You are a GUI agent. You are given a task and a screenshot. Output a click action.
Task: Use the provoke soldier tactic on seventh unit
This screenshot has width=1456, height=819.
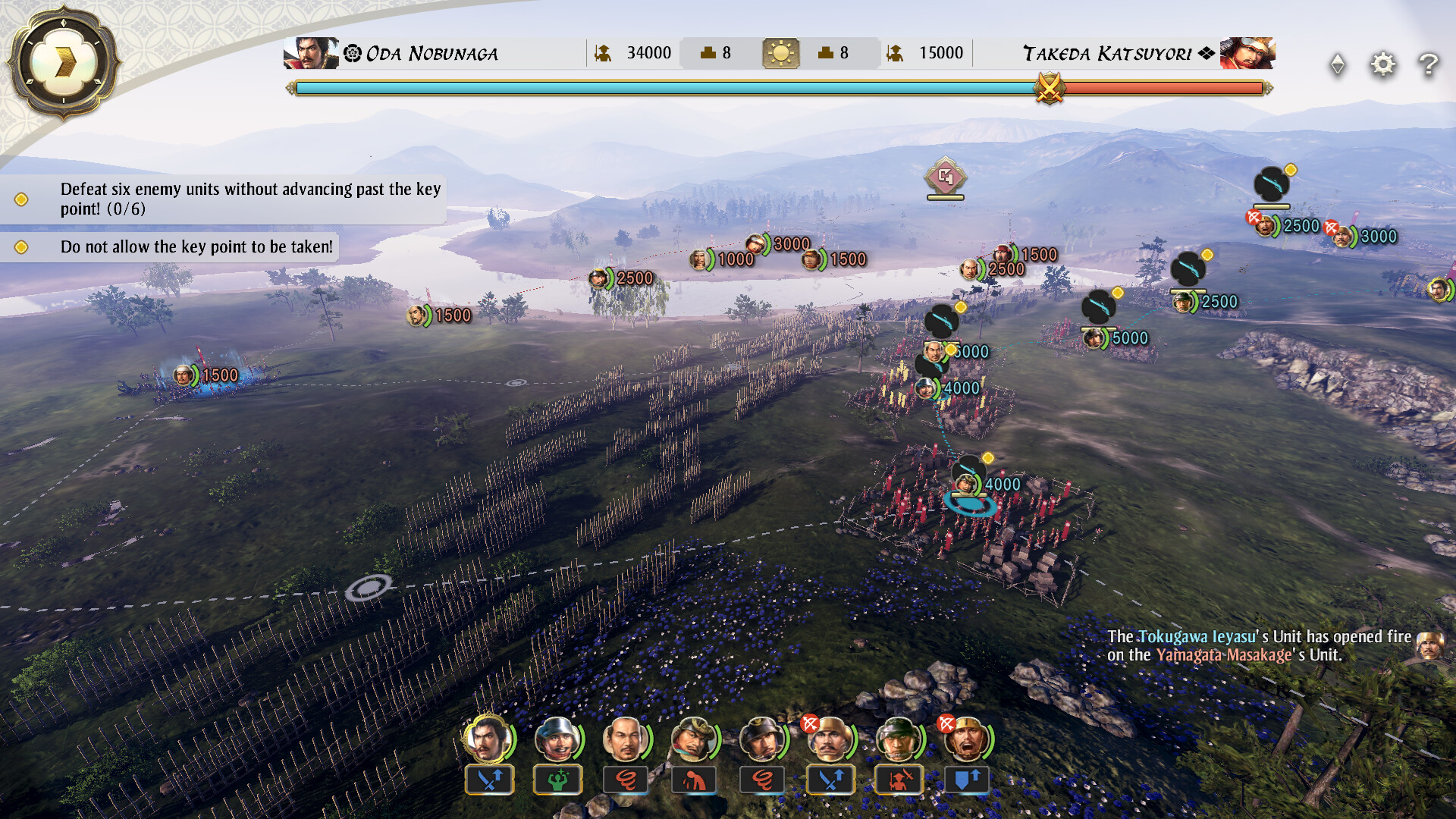click(898, 780)
